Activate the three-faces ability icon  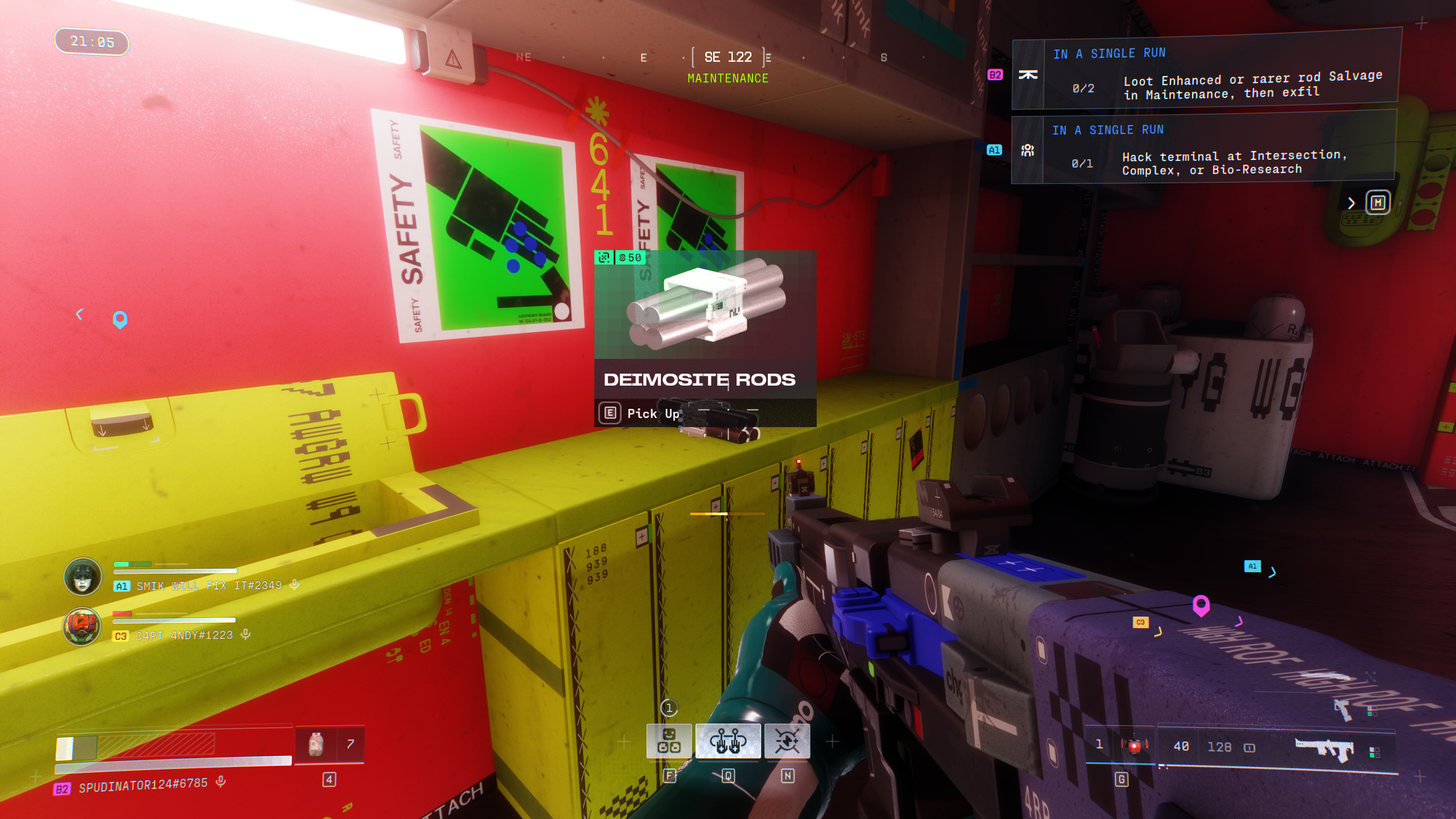pyautogui.click(x=669, y=741)
